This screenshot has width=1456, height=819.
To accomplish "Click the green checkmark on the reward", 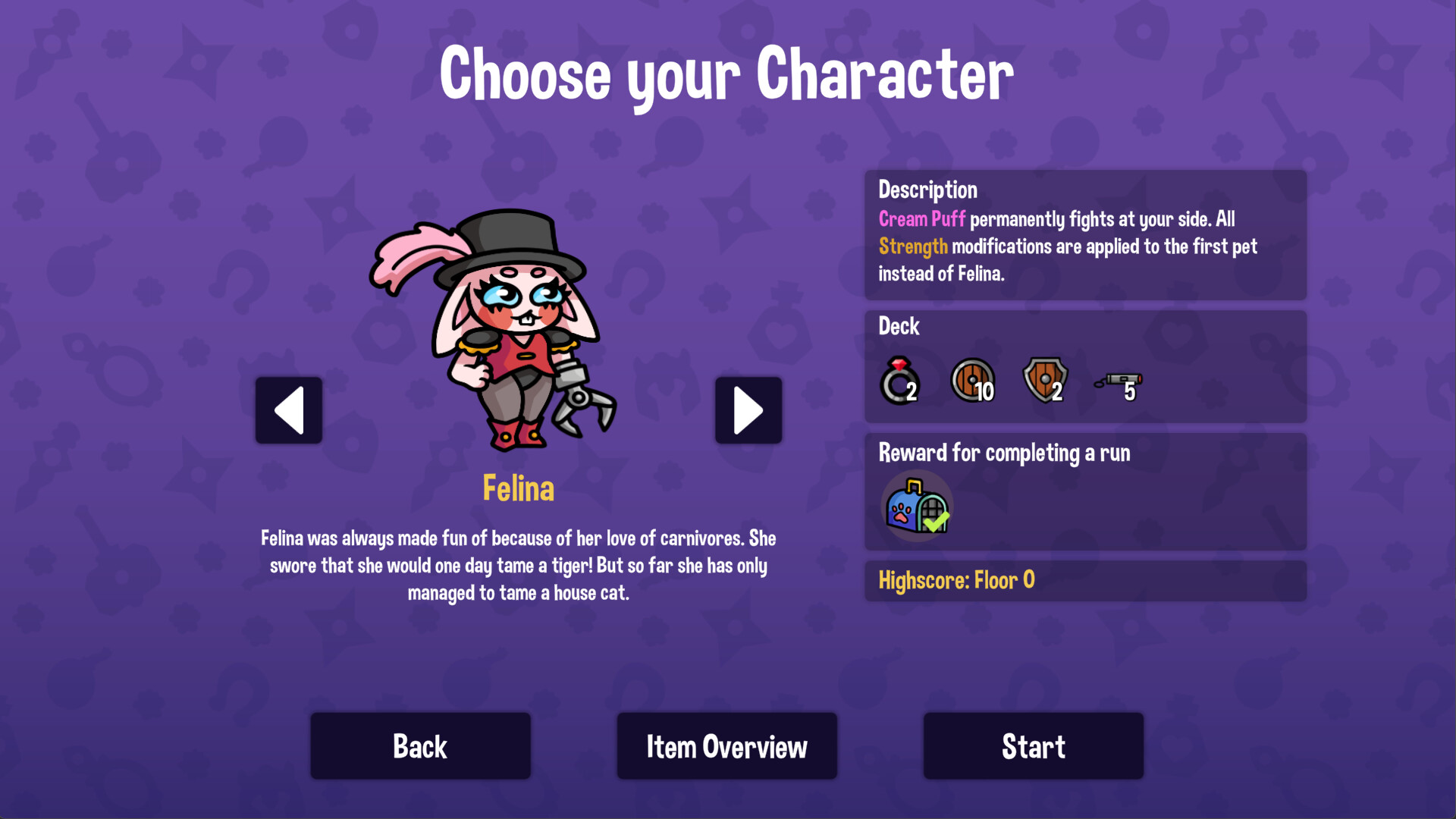I will click(x=938, y=521).
